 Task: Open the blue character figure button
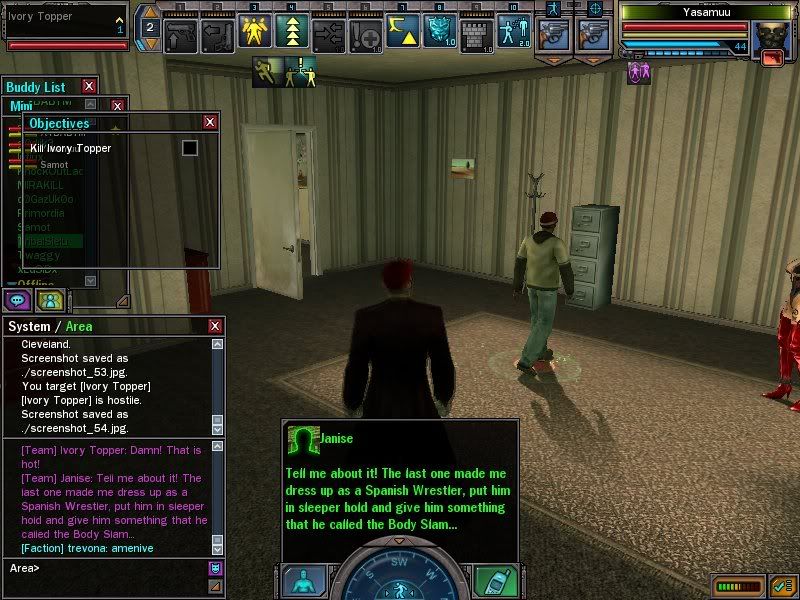tap(303, 581)
